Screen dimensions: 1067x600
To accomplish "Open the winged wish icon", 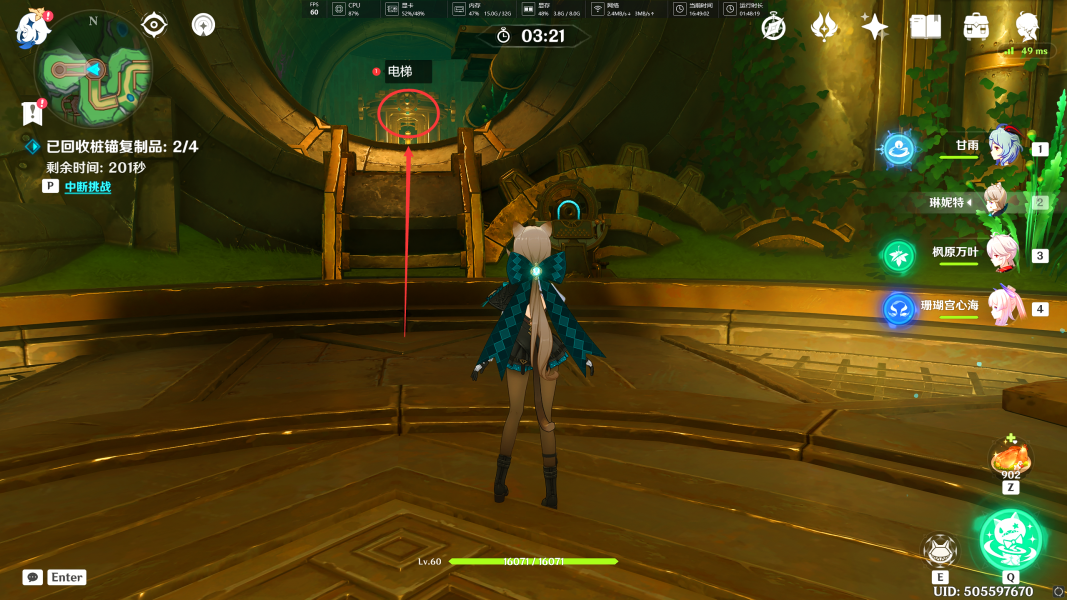I will click(824, 27).
